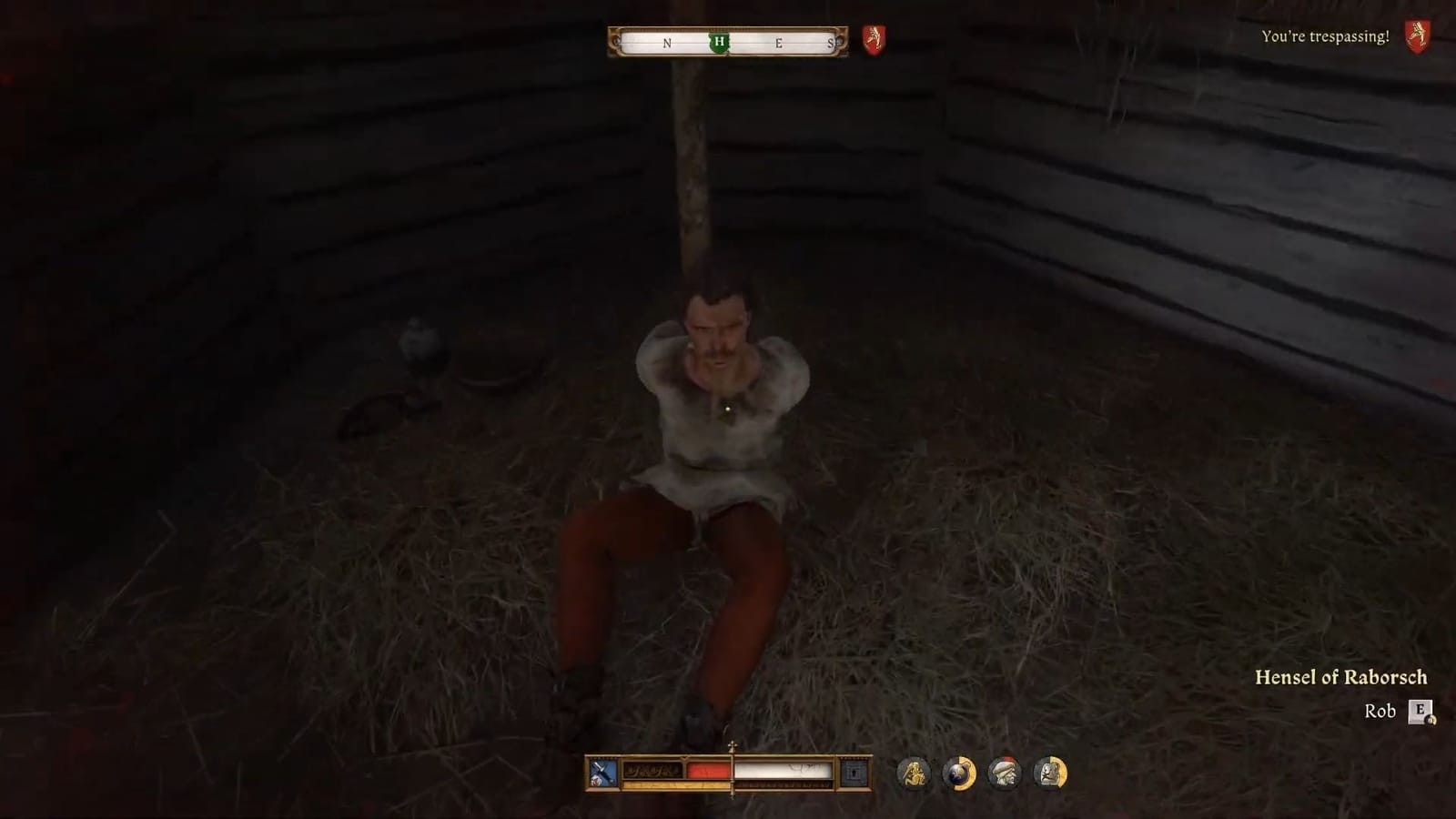Click the N marker on the compass strip
This screenshot has height=819, width=1456.
pos(667,43)
